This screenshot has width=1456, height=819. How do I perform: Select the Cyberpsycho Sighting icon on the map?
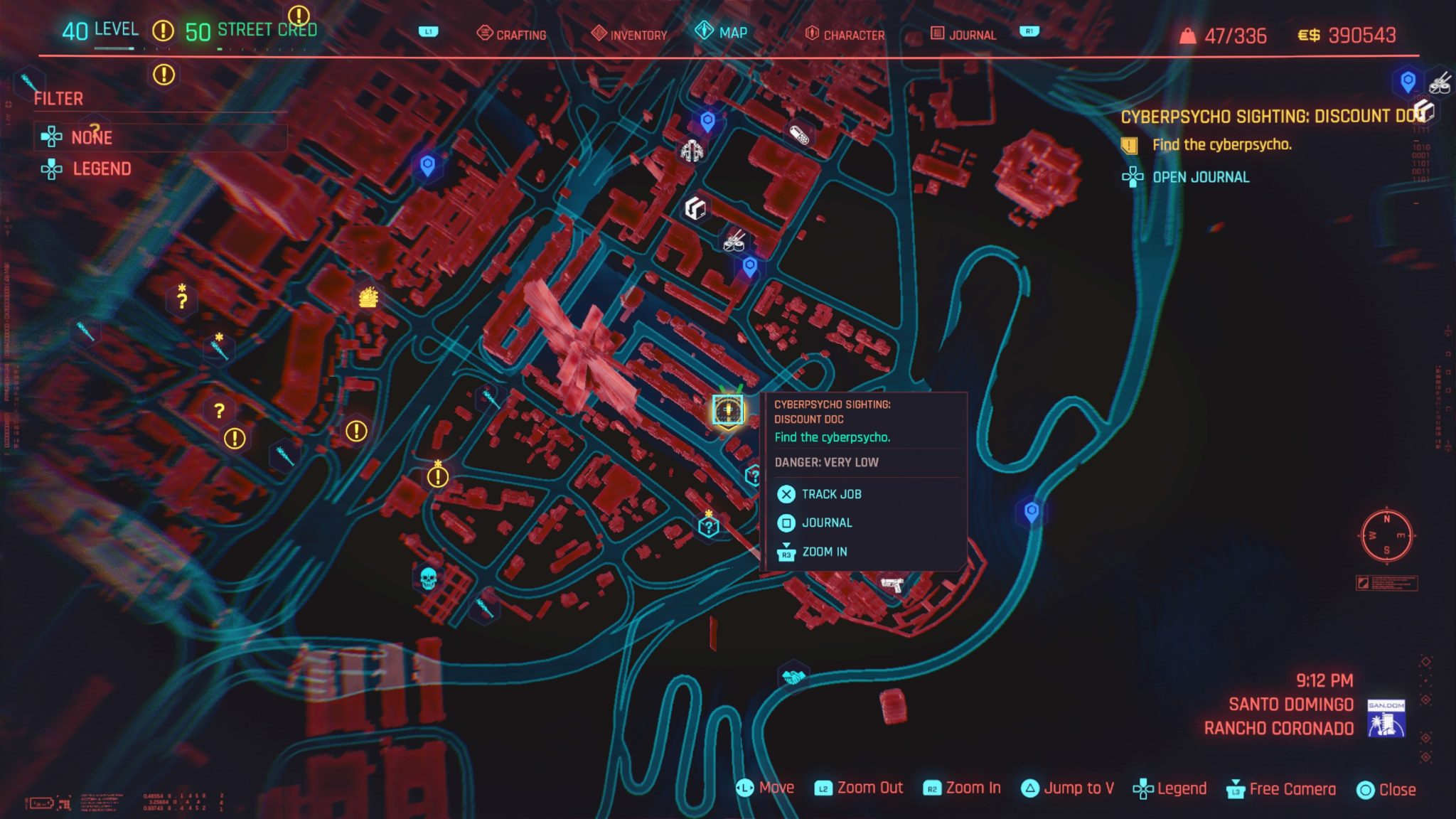click(x=727, y=409)
